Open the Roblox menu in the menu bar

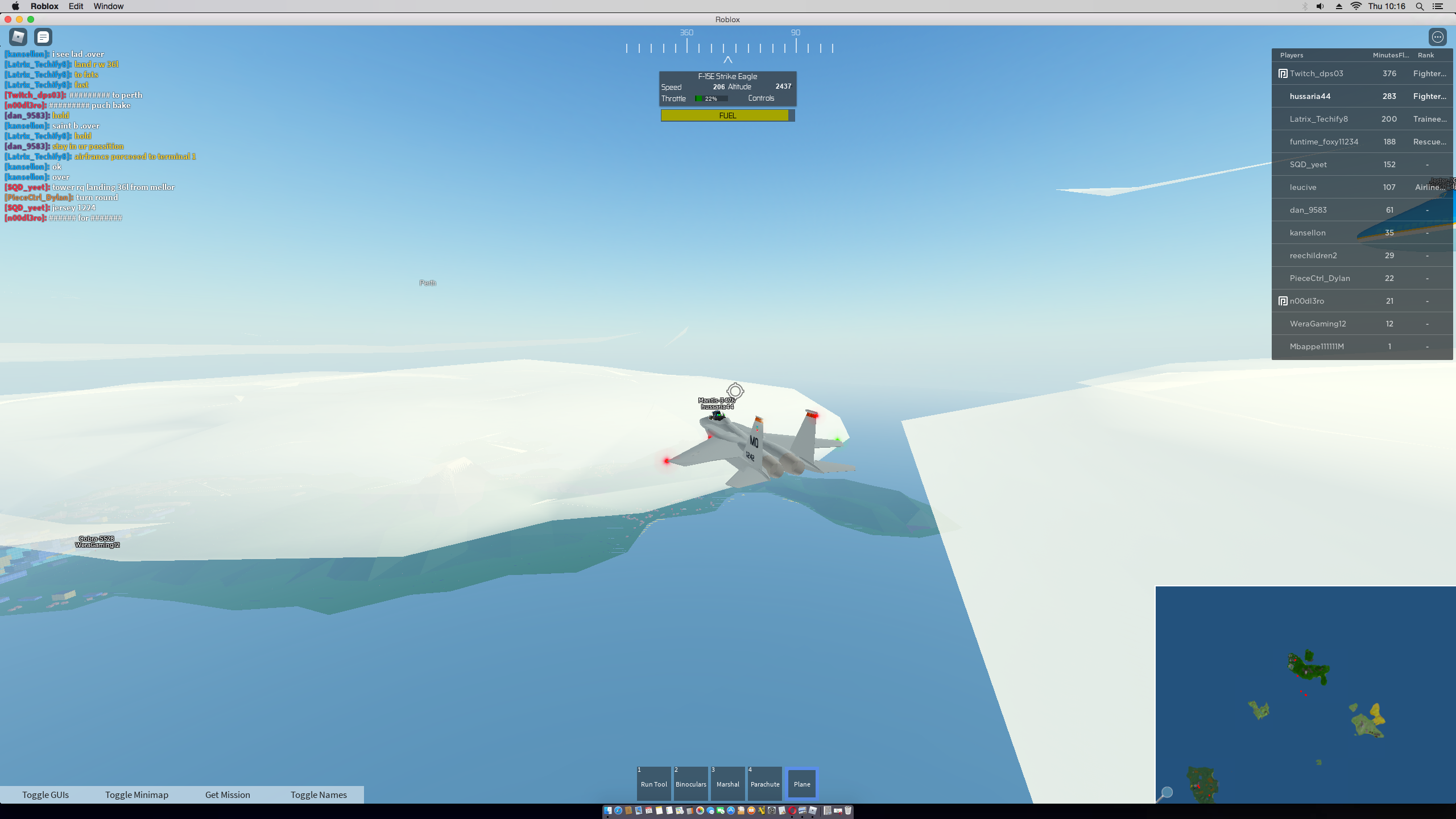[45, 6]
